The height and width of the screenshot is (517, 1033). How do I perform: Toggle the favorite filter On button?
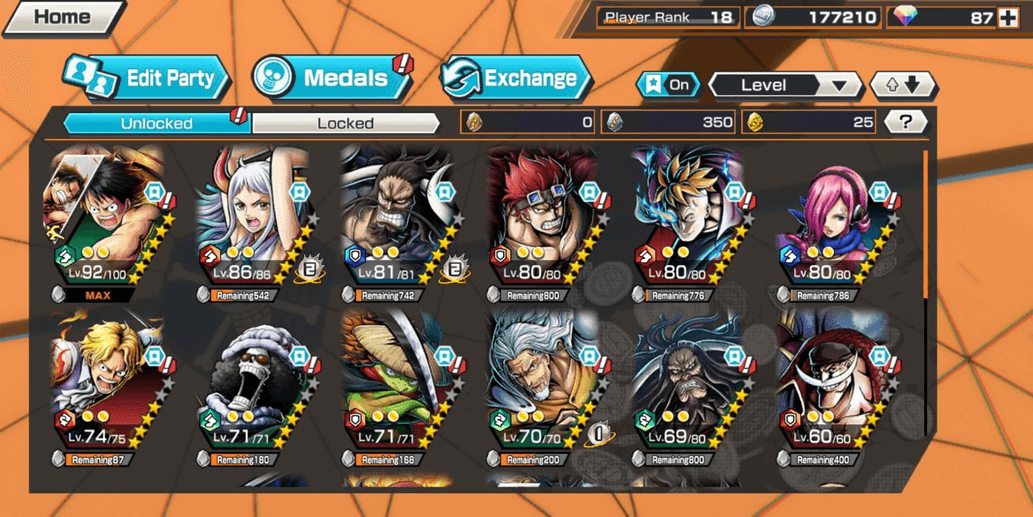[x=669, y=85]
